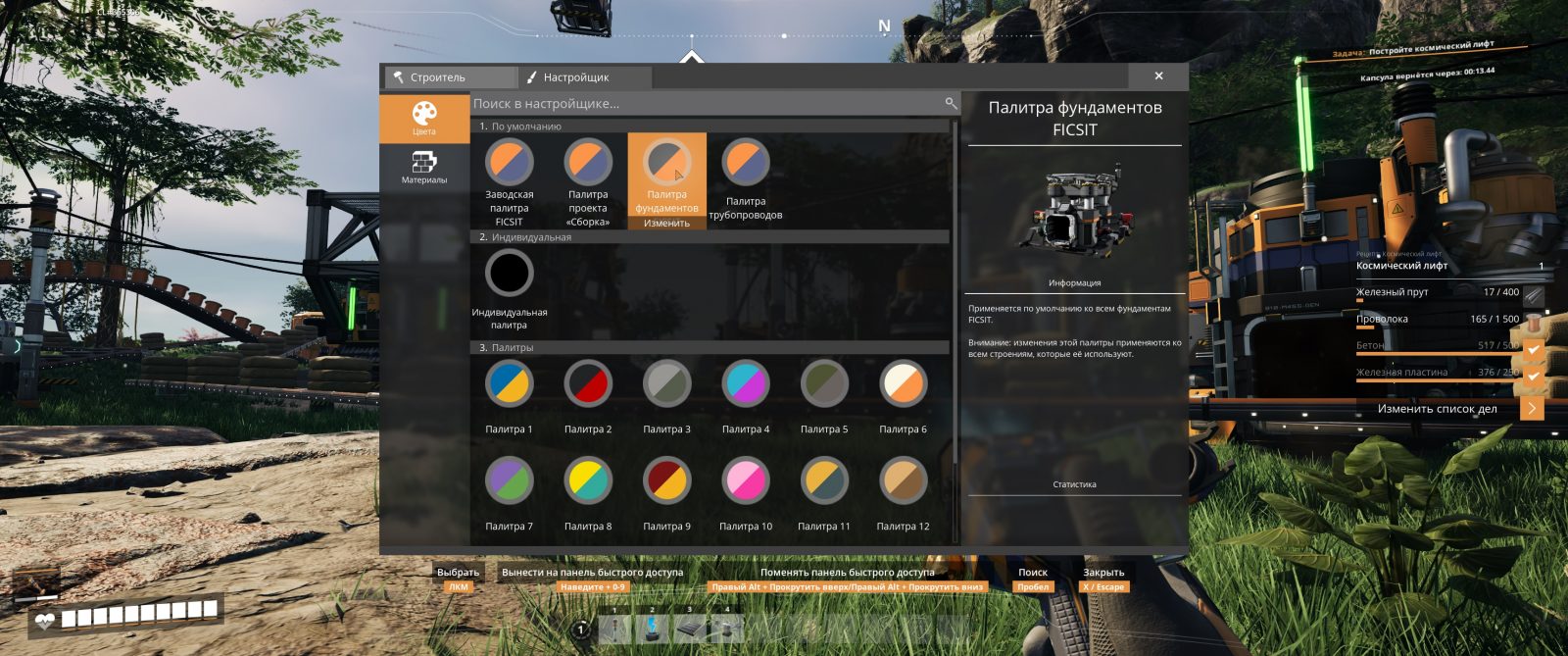The width and height of the screenshot is (1568, 656).
Task: Open the Настройщик tab
Action: tap(583, 77)
